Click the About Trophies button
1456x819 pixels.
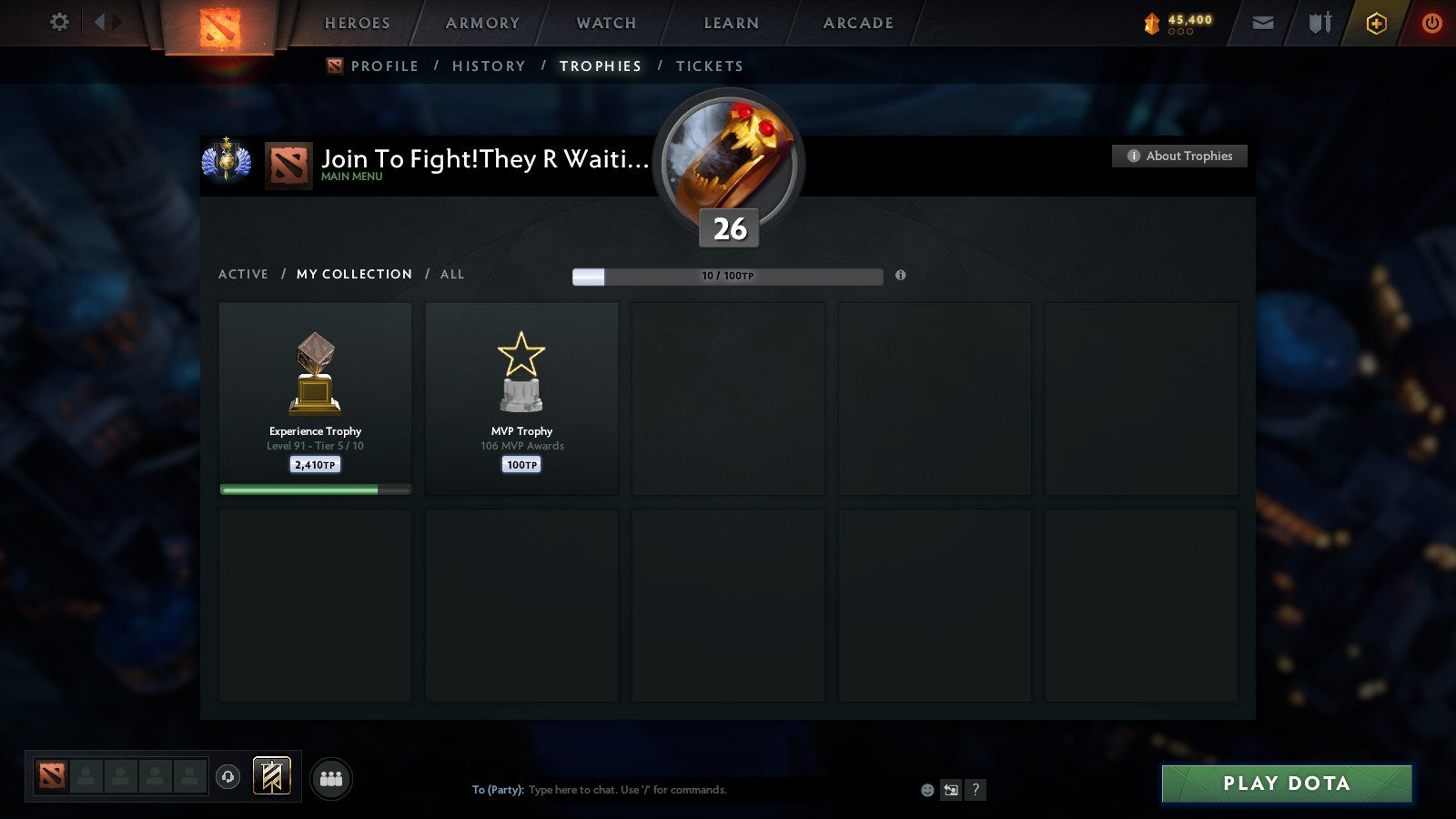point(1179,156)
